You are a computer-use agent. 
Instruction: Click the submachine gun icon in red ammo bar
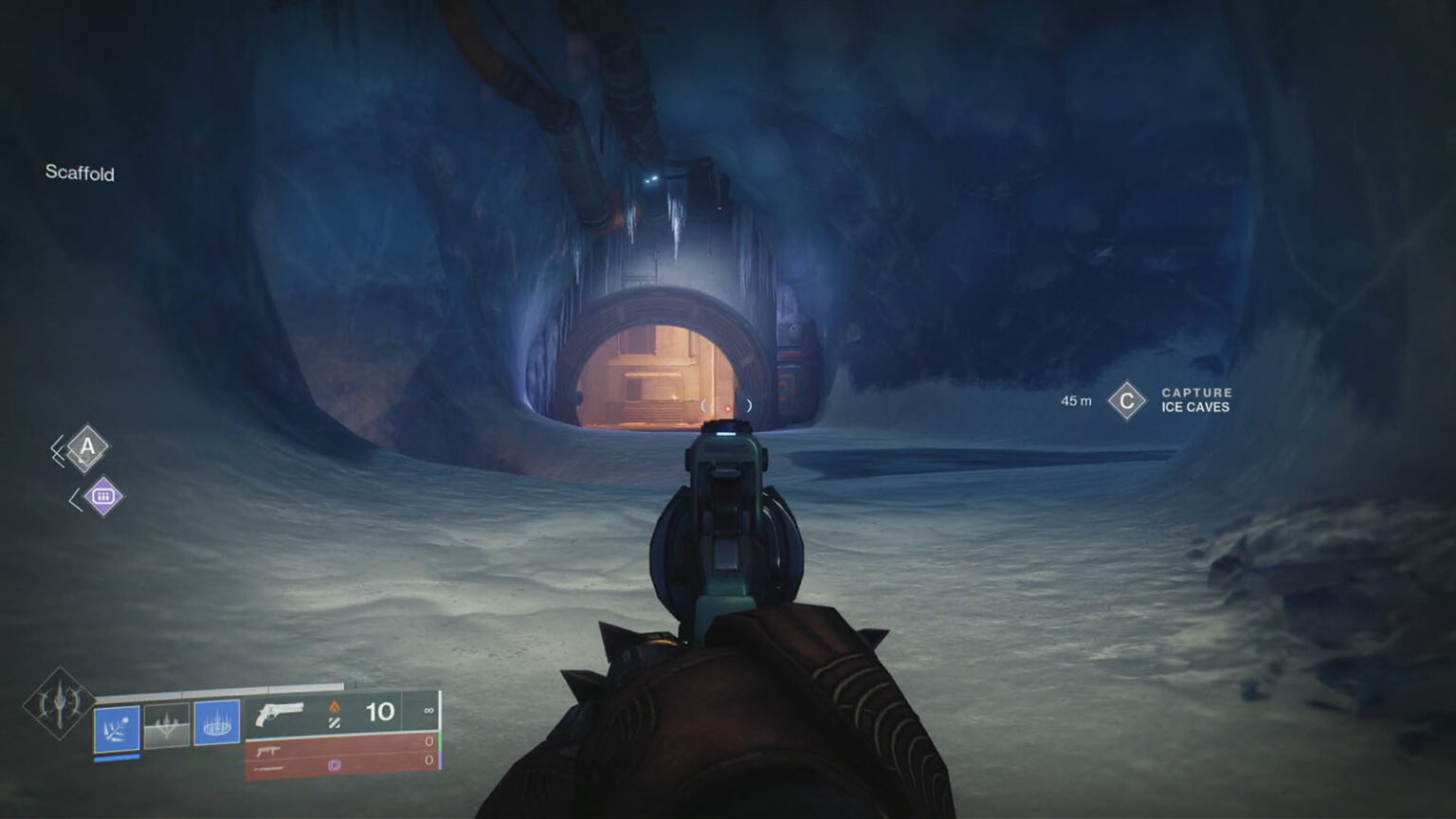(268, 750)
